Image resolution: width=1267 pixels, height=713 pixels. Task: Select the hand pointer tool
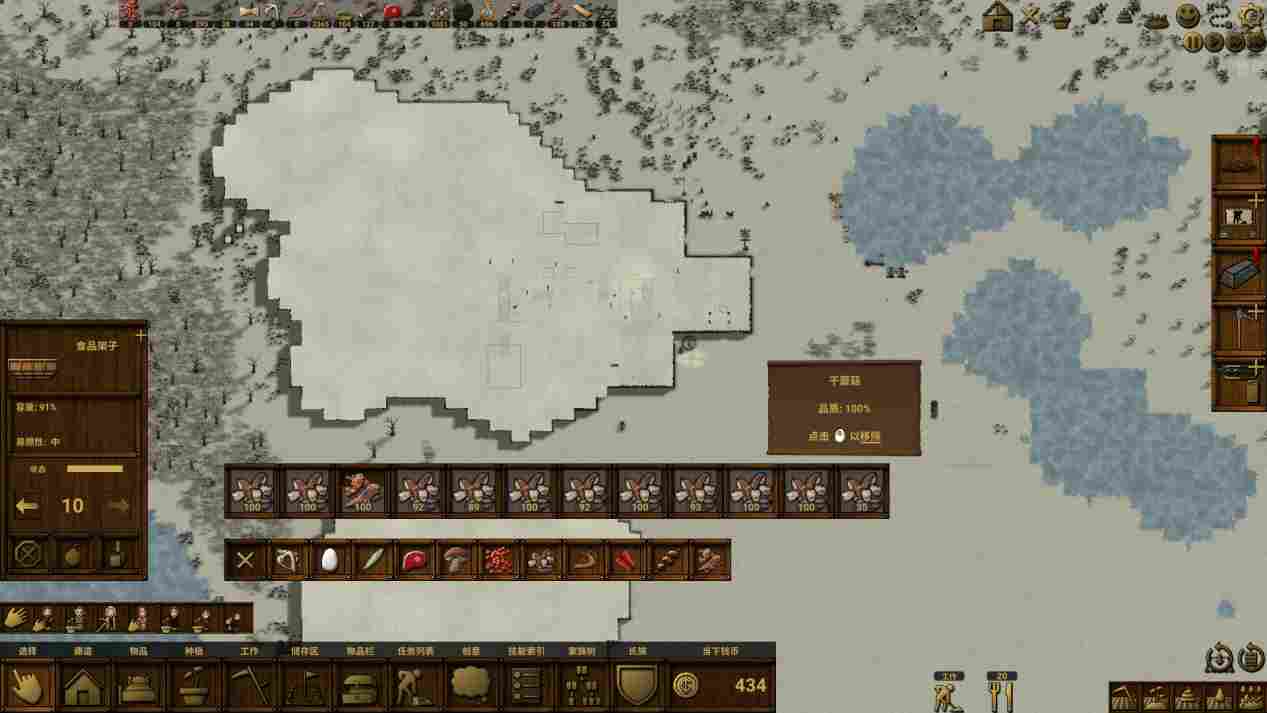point(27,686)
